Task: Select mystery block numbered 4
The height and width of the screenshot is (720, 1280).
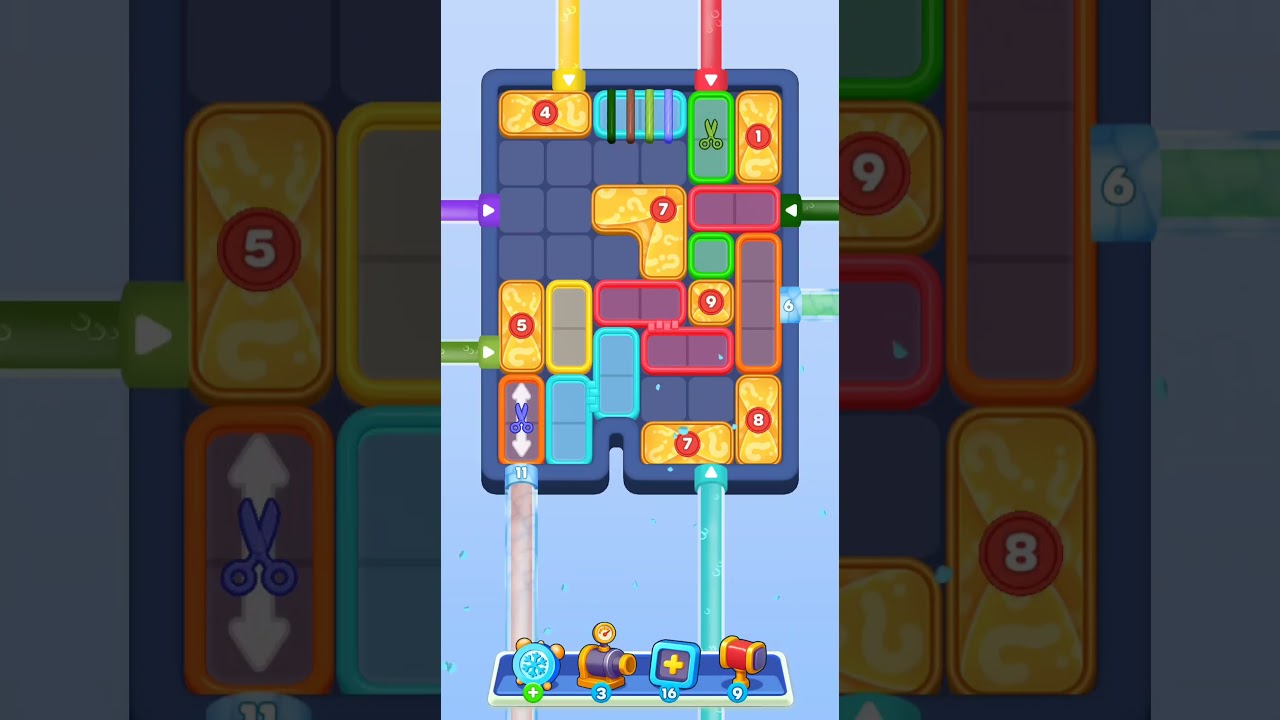Action: point(544,113)
